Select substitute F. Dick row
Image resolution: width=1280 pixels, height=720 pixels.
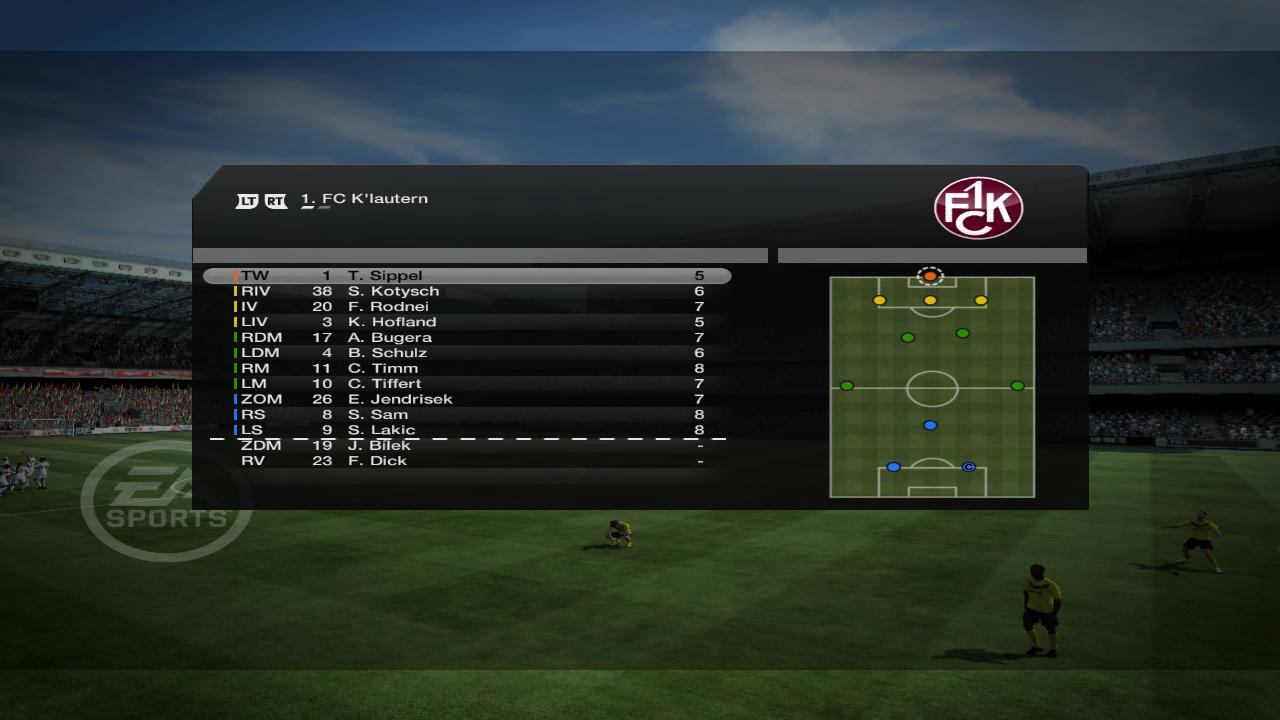coord(467,461)
